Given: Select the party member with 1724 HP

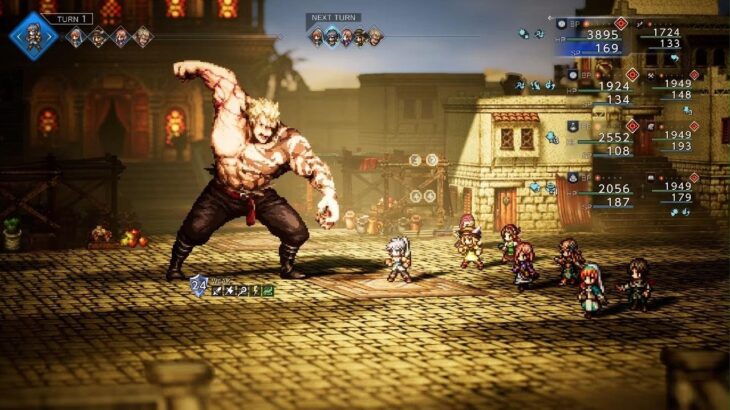Looking at the screenshot, I should (x=665, y=33).
